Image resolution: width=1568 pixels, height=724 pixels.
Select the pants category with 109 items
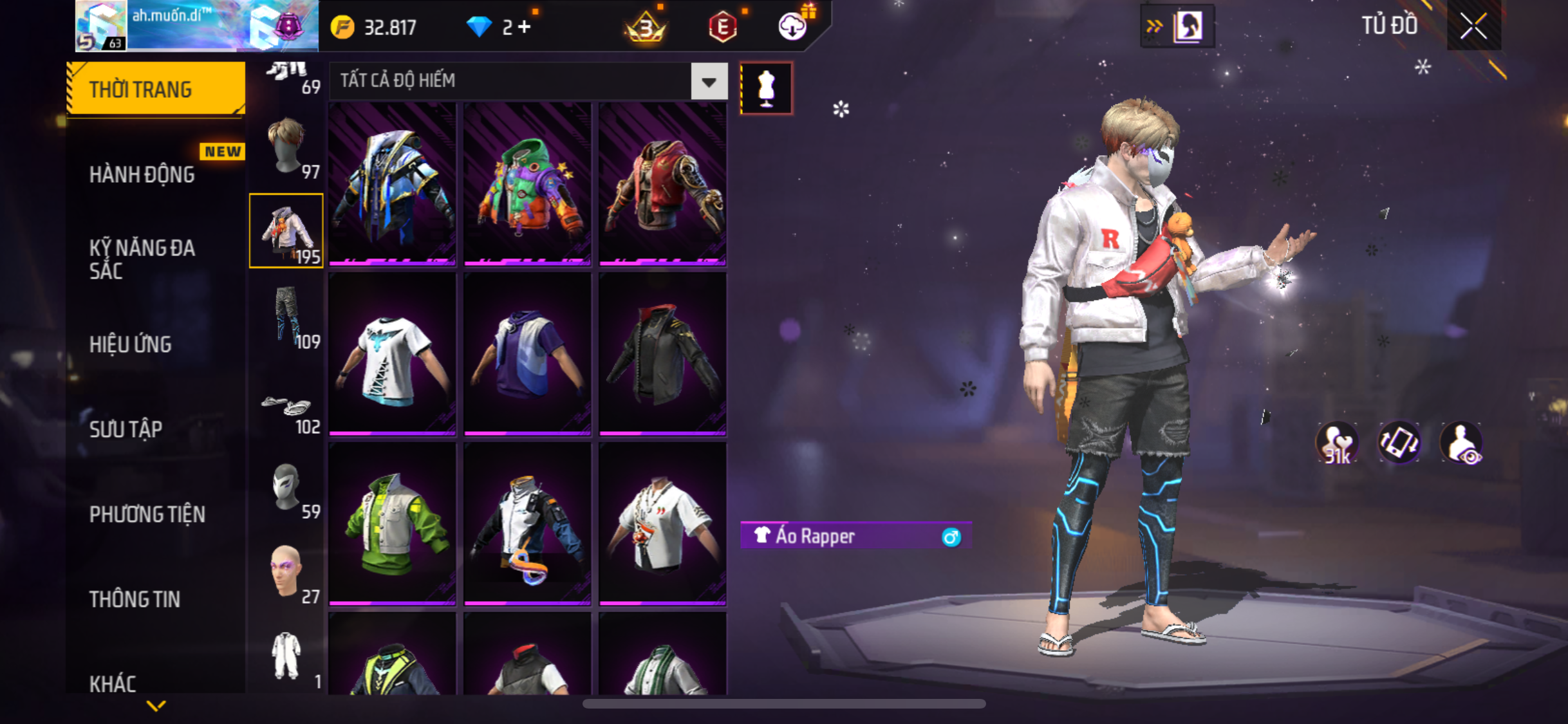pos(287,316)
